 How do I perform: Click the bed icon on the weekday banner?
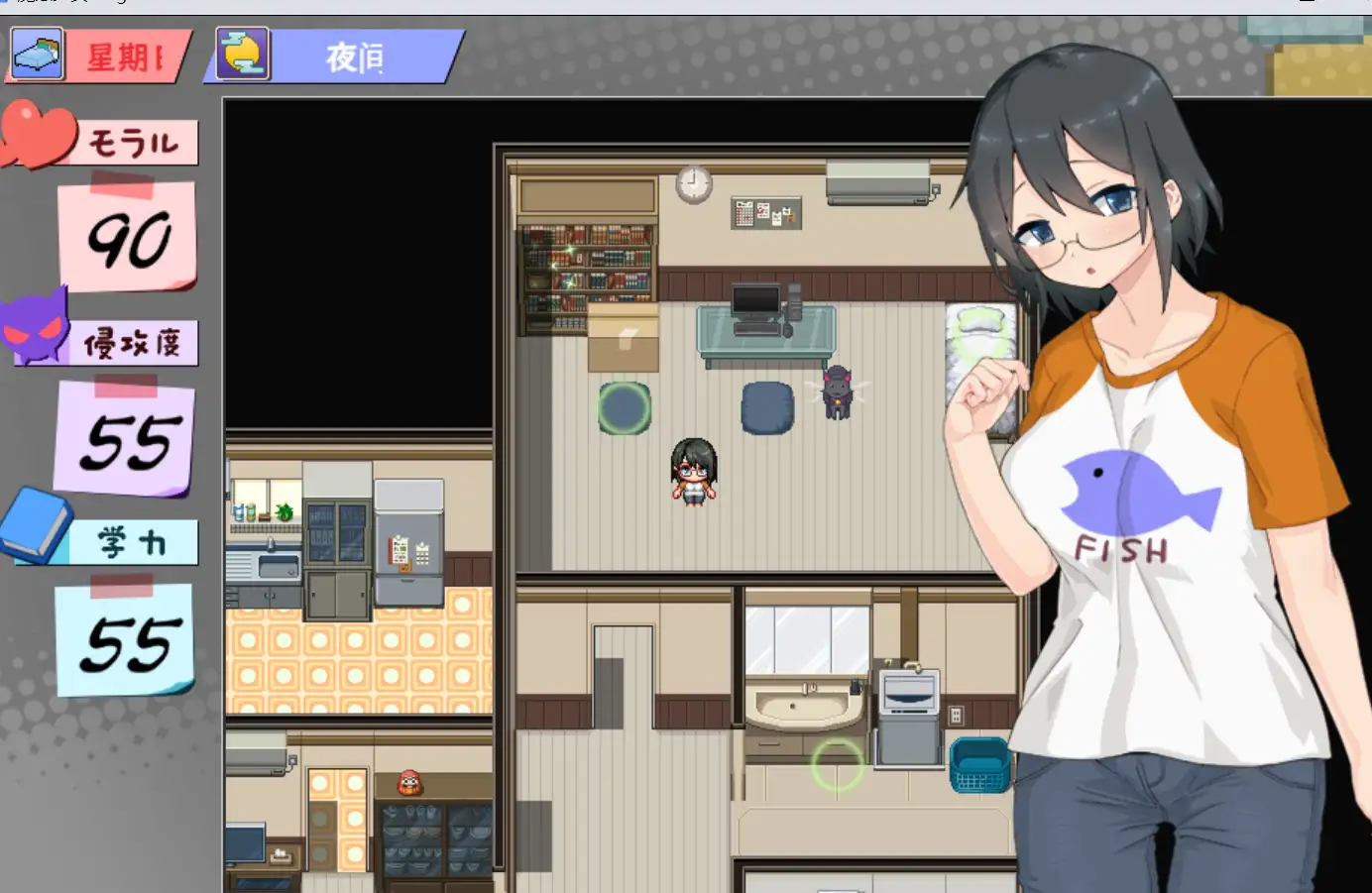pos(35,55)
